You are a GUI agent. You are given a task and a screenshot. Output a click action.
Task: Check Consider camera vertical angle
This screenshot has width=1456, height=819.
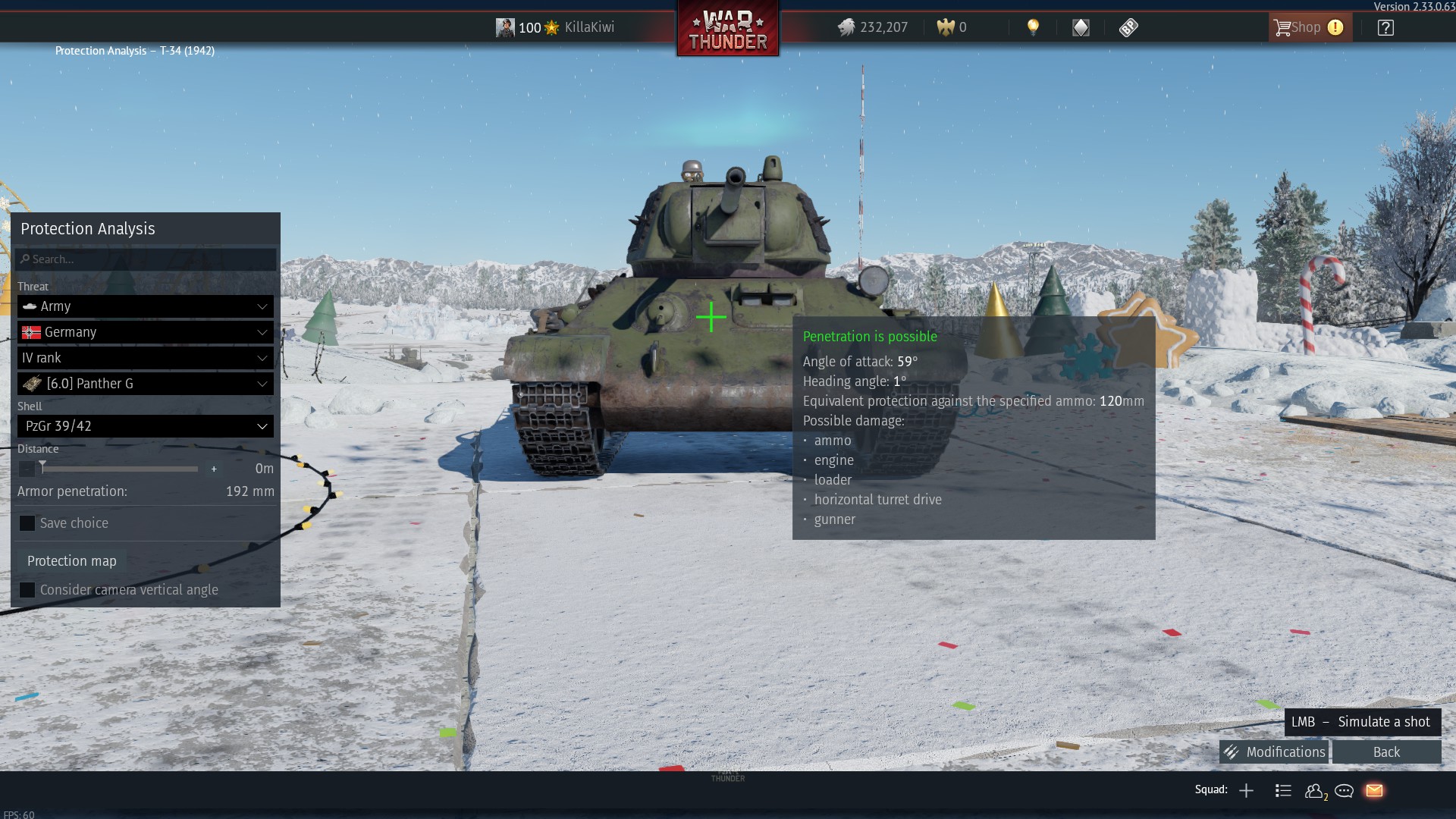point(28,589)
